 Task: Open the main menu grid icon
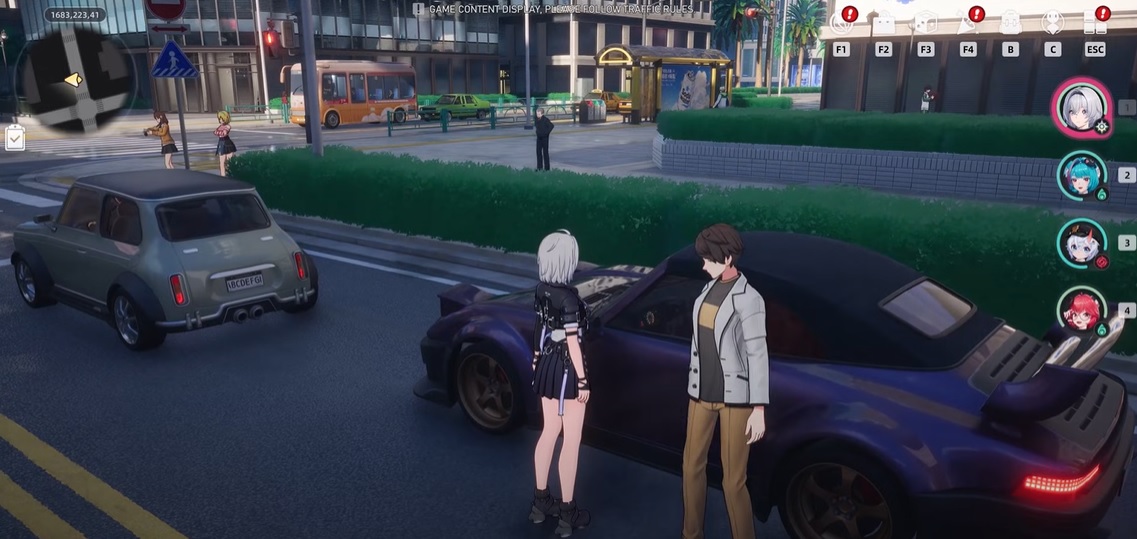pos(1095,23)
